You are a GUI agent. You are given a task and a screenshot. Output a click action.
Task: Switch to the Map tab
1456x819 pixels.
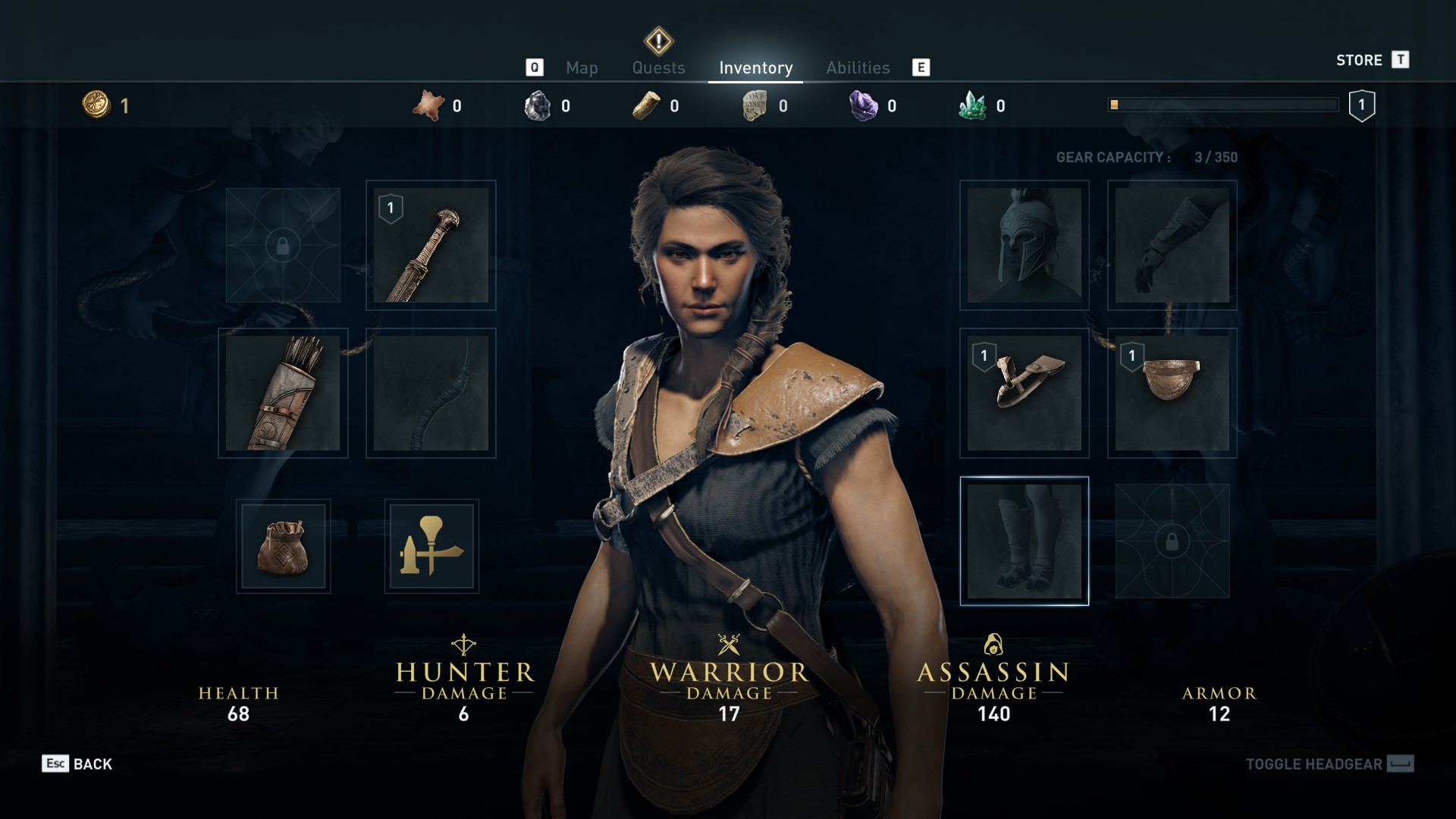coord(582,68)
